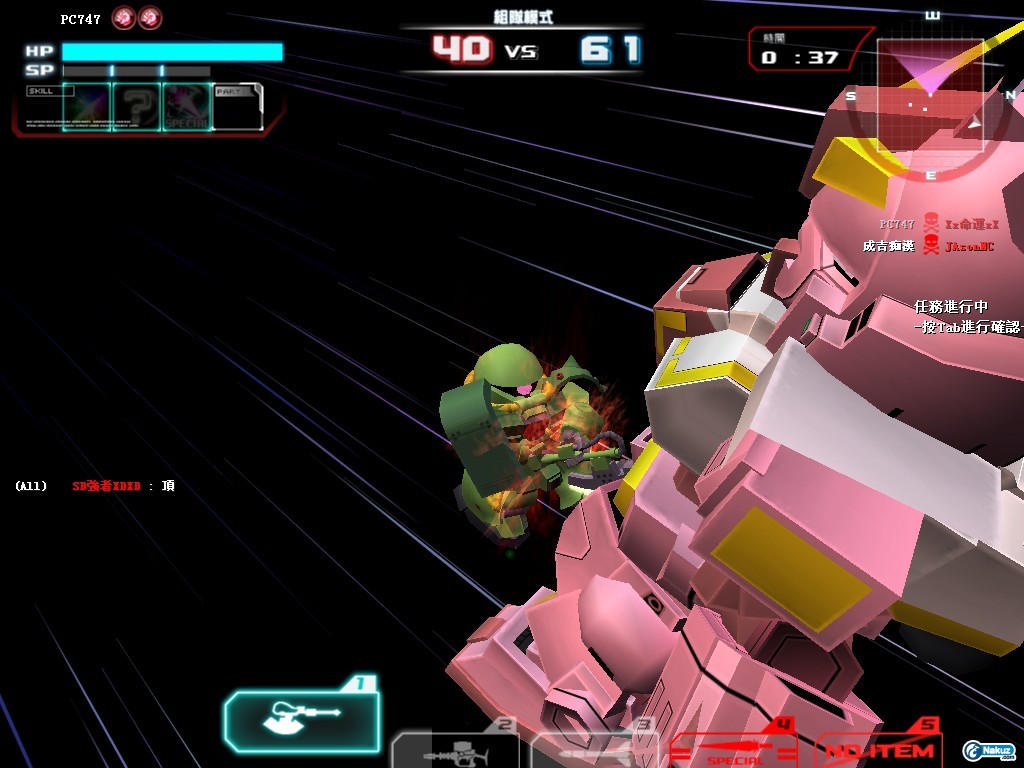This screenshot has height=768, width=1024.
Task: Click the Nakuz watermark logo
Action: (988, 750)
